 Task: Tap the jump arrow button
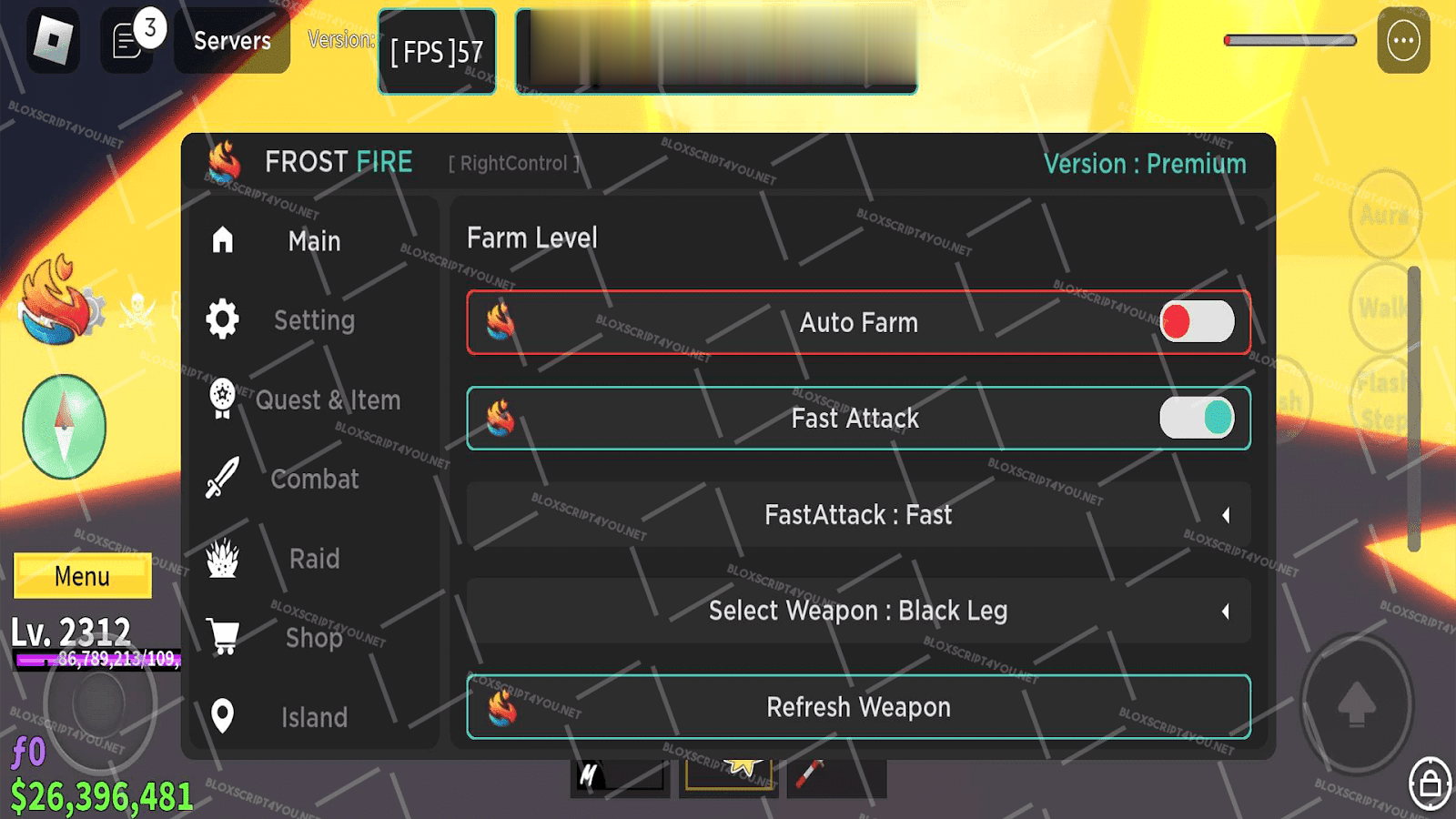1356,703
